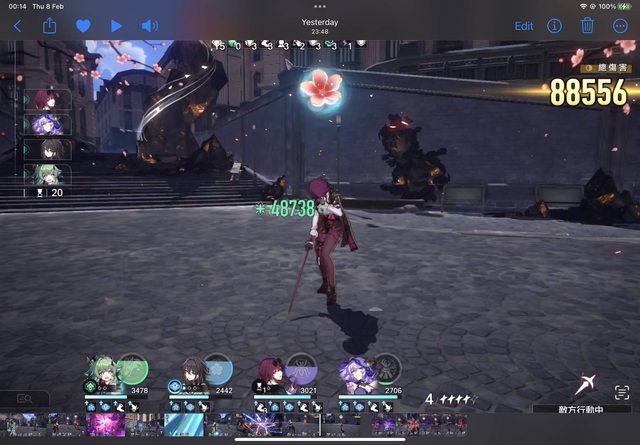Play the video
The height and width of the screenshot is (445, 640).
(117, 26)
